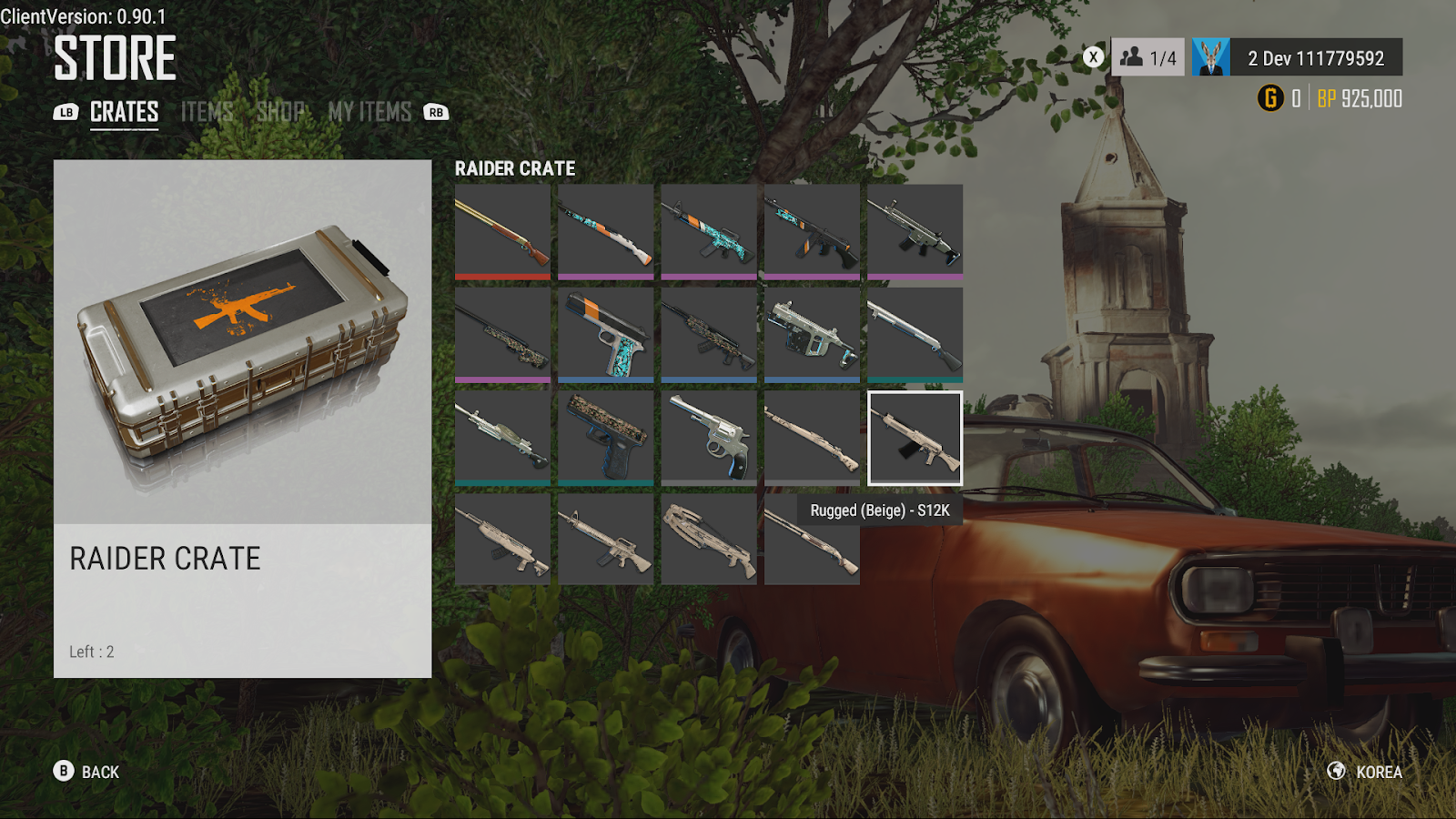This screenshot has width=1456, height=819.
Task: Select the crossbow skin thumbnail
Action: click(x=709, y=541)
